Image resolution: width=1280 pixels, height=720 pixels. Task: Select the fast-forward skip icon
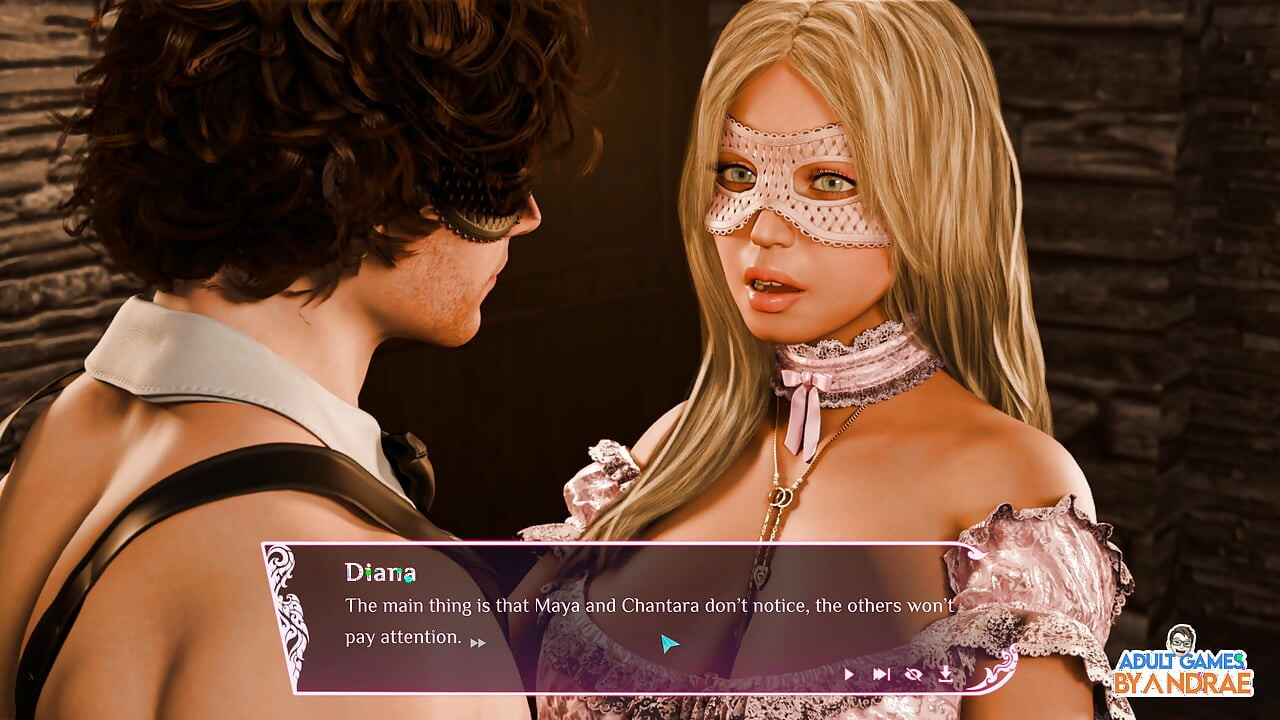882,675
